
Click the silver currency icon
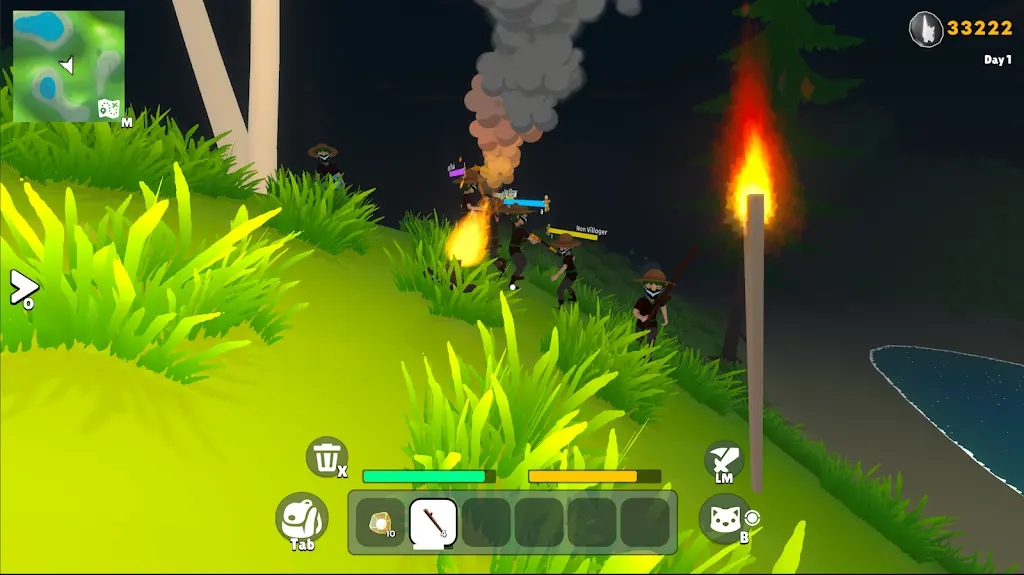(926, 29)
